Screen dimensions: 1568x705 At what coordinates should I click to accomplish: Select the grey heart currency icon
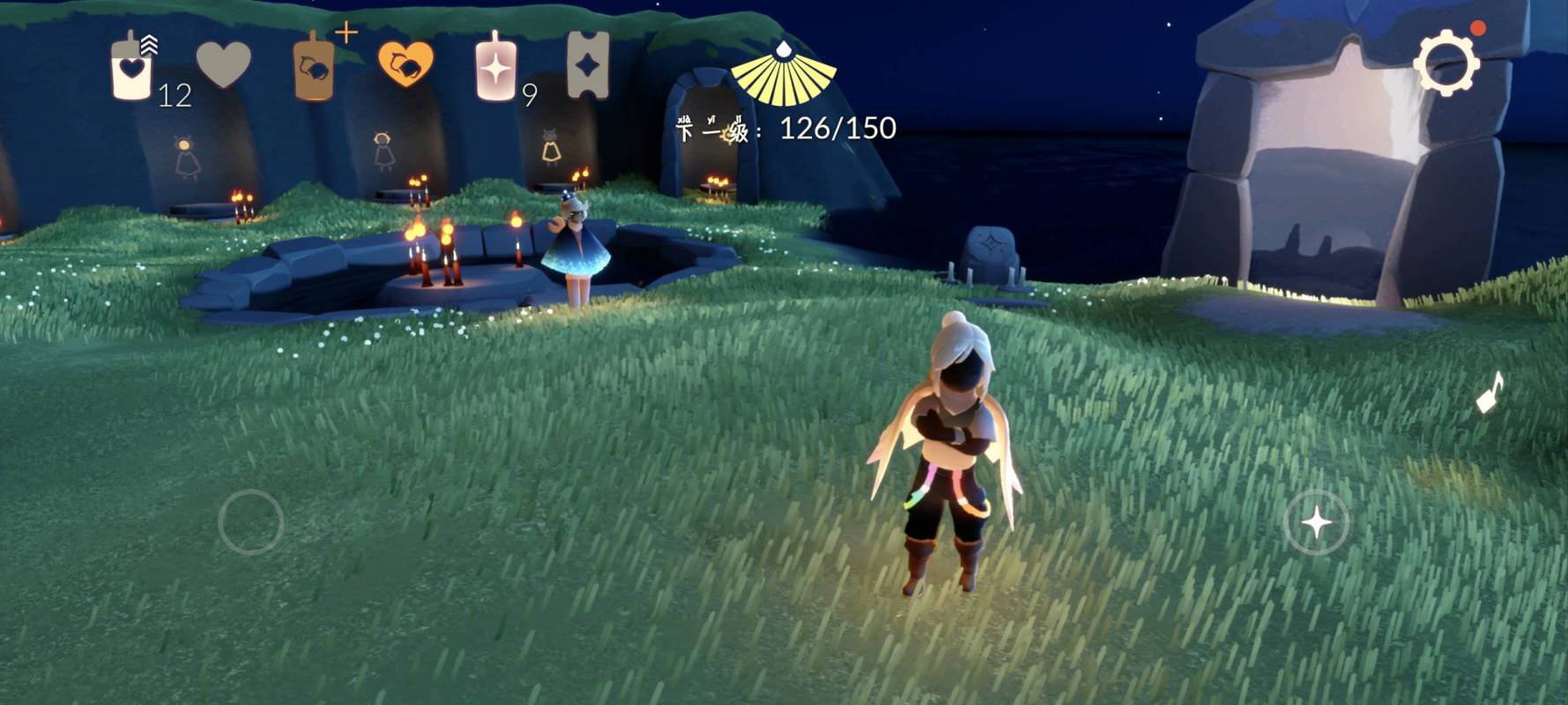coord(223,63)
